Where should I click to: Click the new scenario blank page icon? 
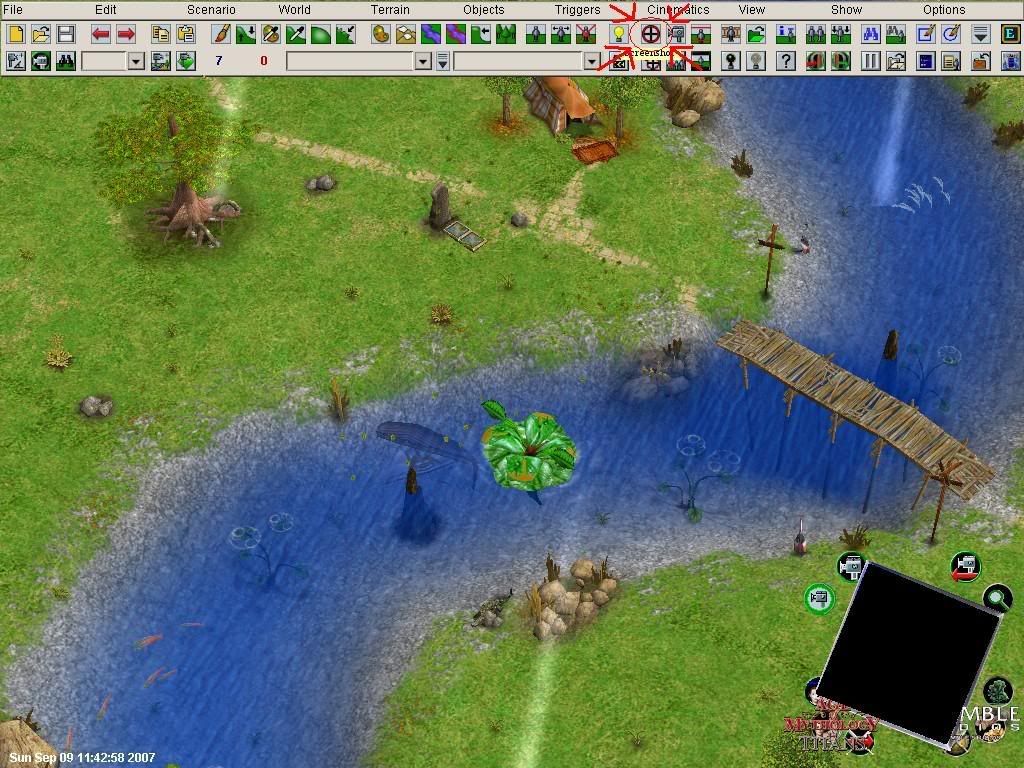[15, 34]
